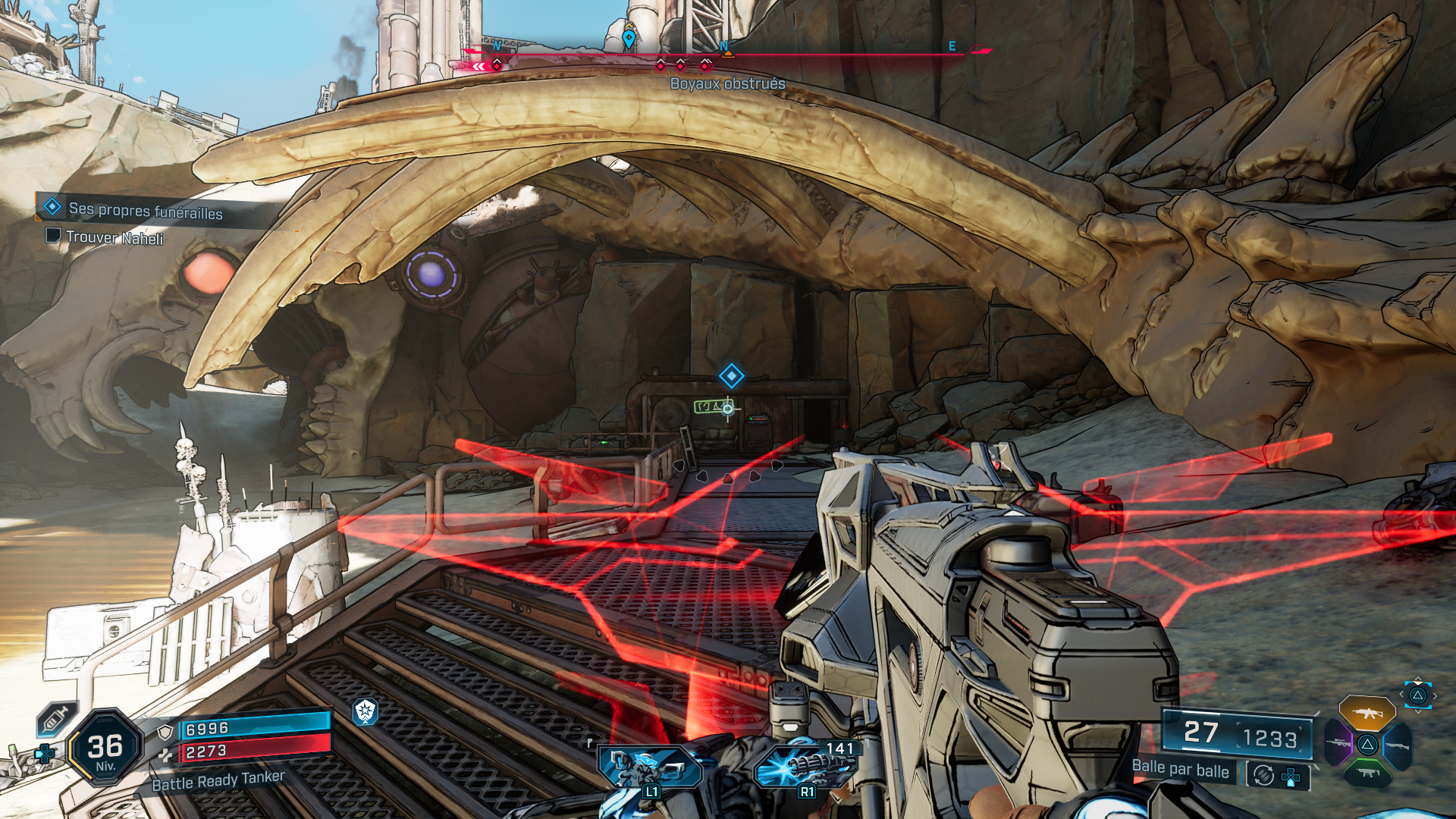Select the purple sniper rifle in weapon wheel
The image size is (1456, 819).
tap(1338, 742)
